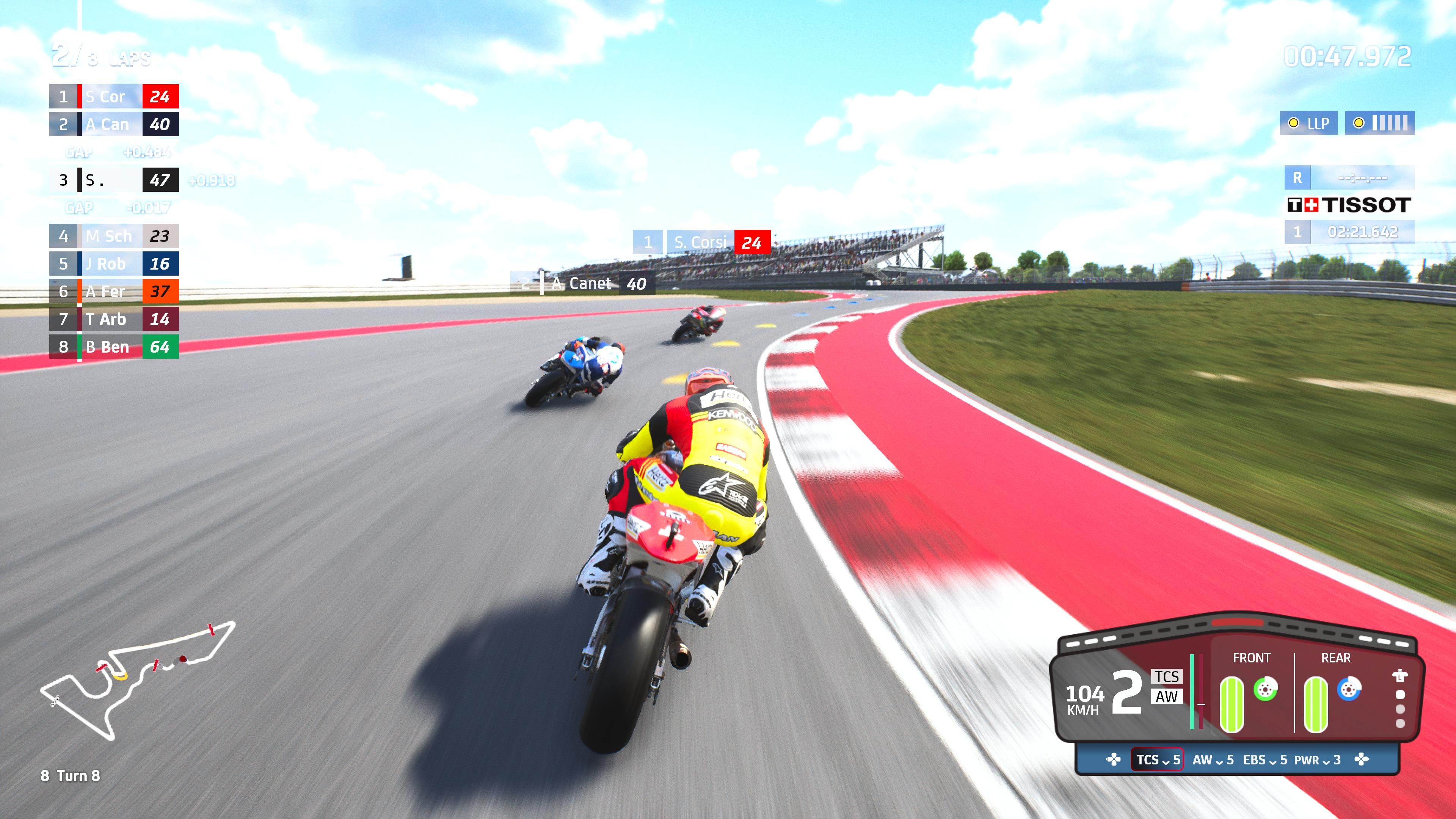Screen dimensions: 1456x819
Task: Click the rear tyre status indicator
Action: [x=1315, y=704]
